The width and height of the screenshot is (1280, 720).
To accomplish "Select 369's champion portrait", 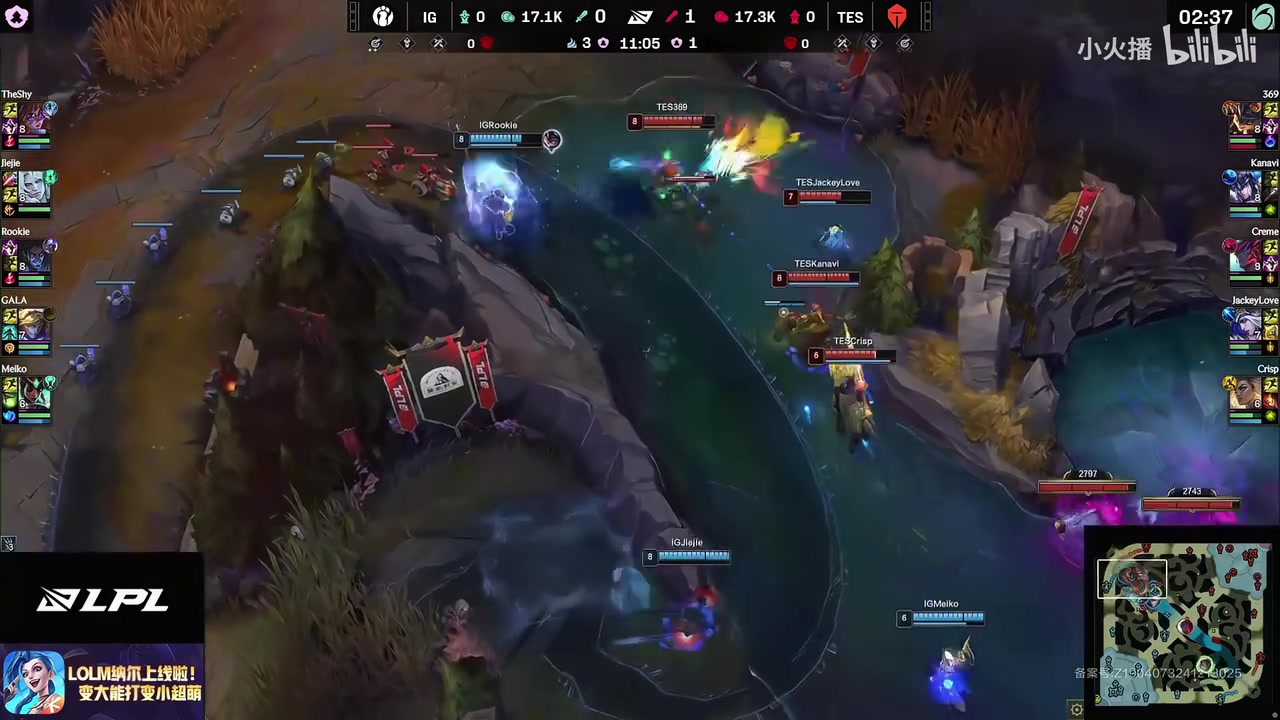I will pos(1245,117).
